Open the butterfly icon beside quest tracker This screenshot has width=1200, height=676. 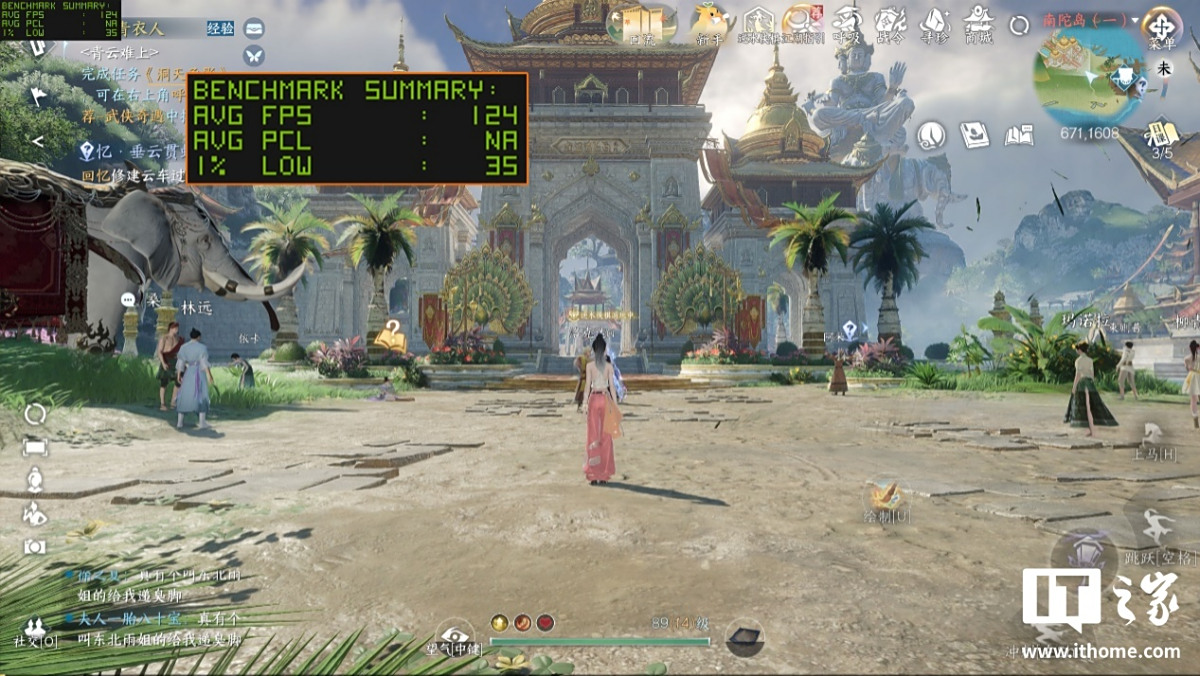[254, 55]
